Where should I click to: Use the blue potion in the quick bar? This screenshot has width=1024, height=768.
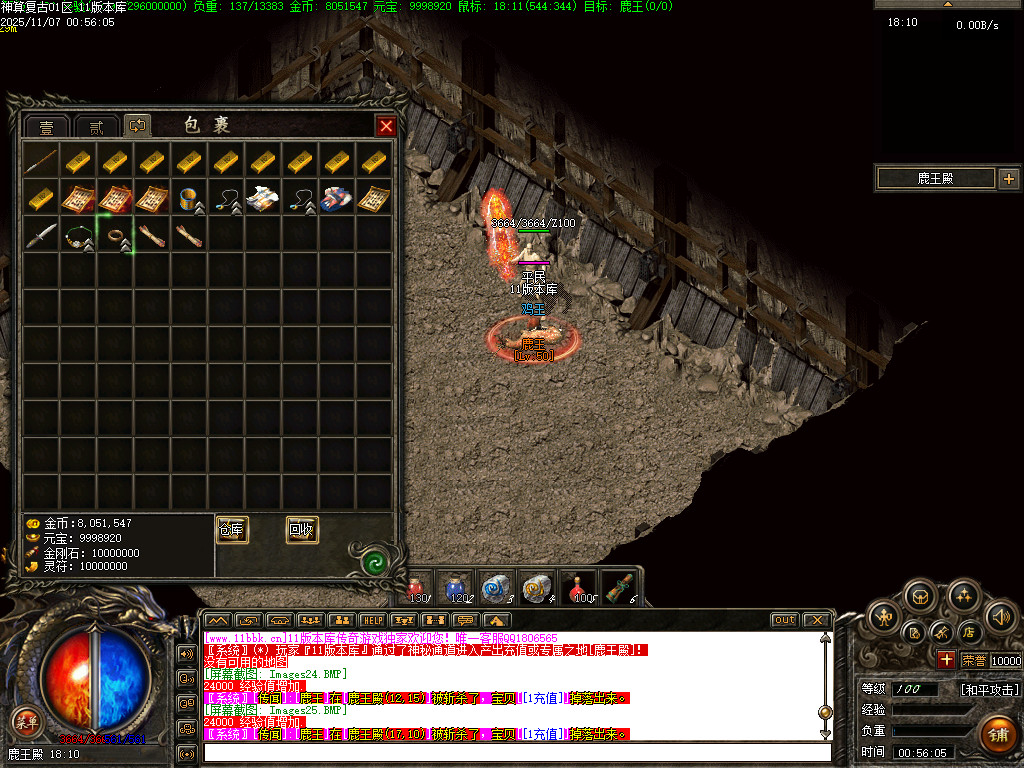click(x=457, y=588)
